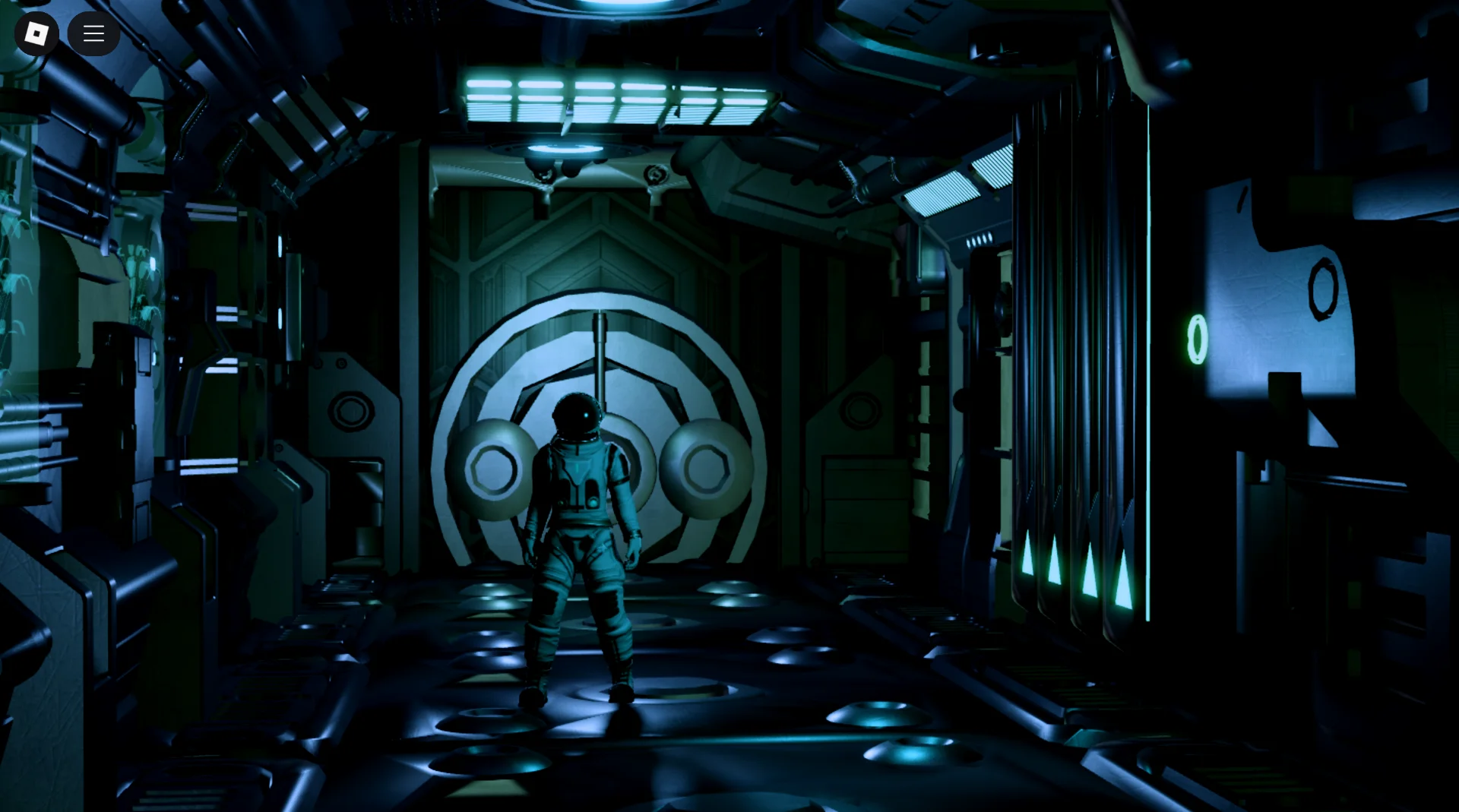The height and width of the screenshot is (812, 1459).
Task: Open the hamburger menu button
Action: (93, 33)
